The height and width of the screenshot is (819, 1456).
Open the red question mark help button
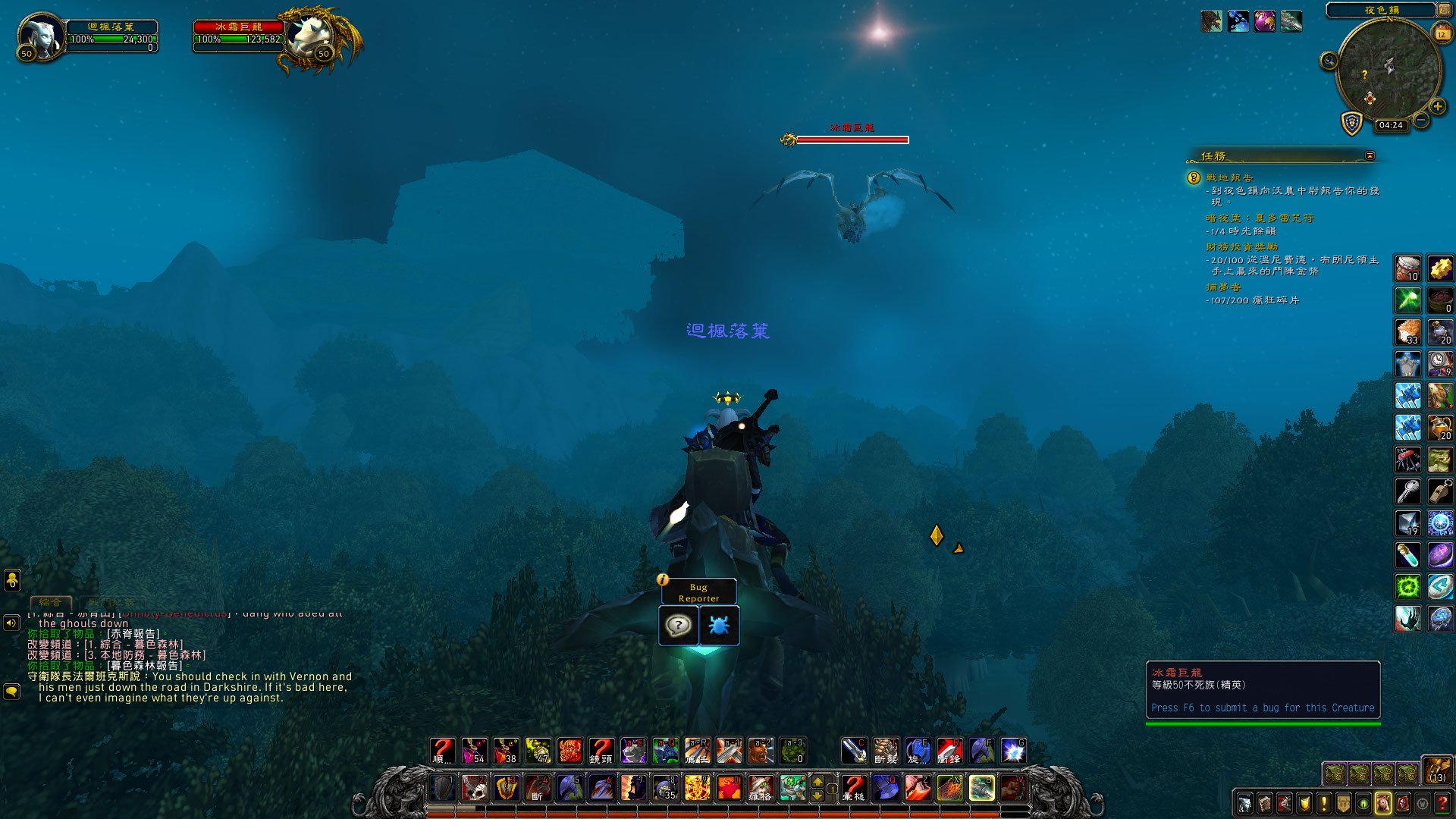pyautogui.click(x=1442, y=803)
